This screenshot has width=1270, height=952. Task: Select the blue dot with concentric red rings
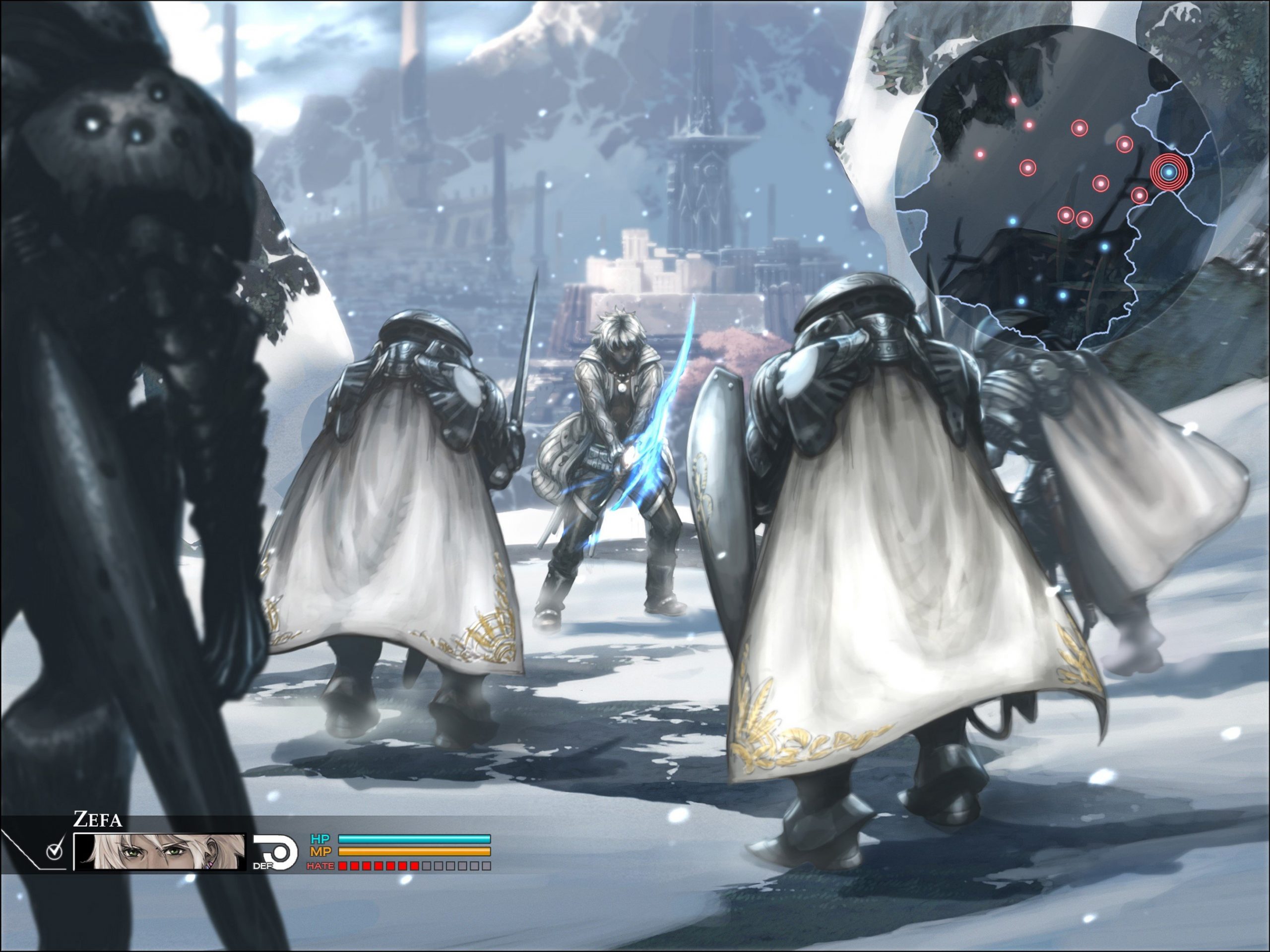point(1168,171)
